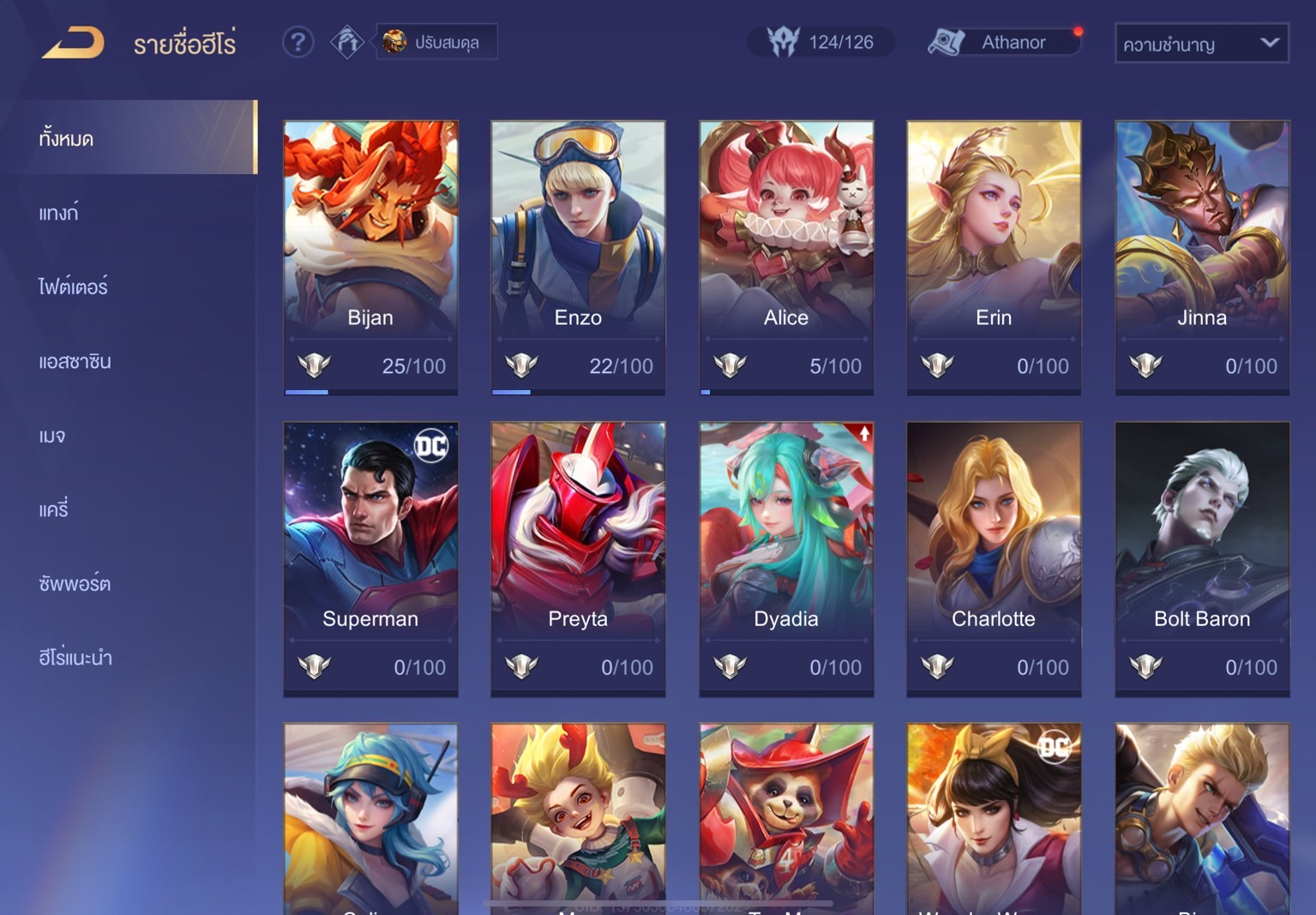
Task: Open the ปรับสมดุล balance button
Action: click(436, 42)
